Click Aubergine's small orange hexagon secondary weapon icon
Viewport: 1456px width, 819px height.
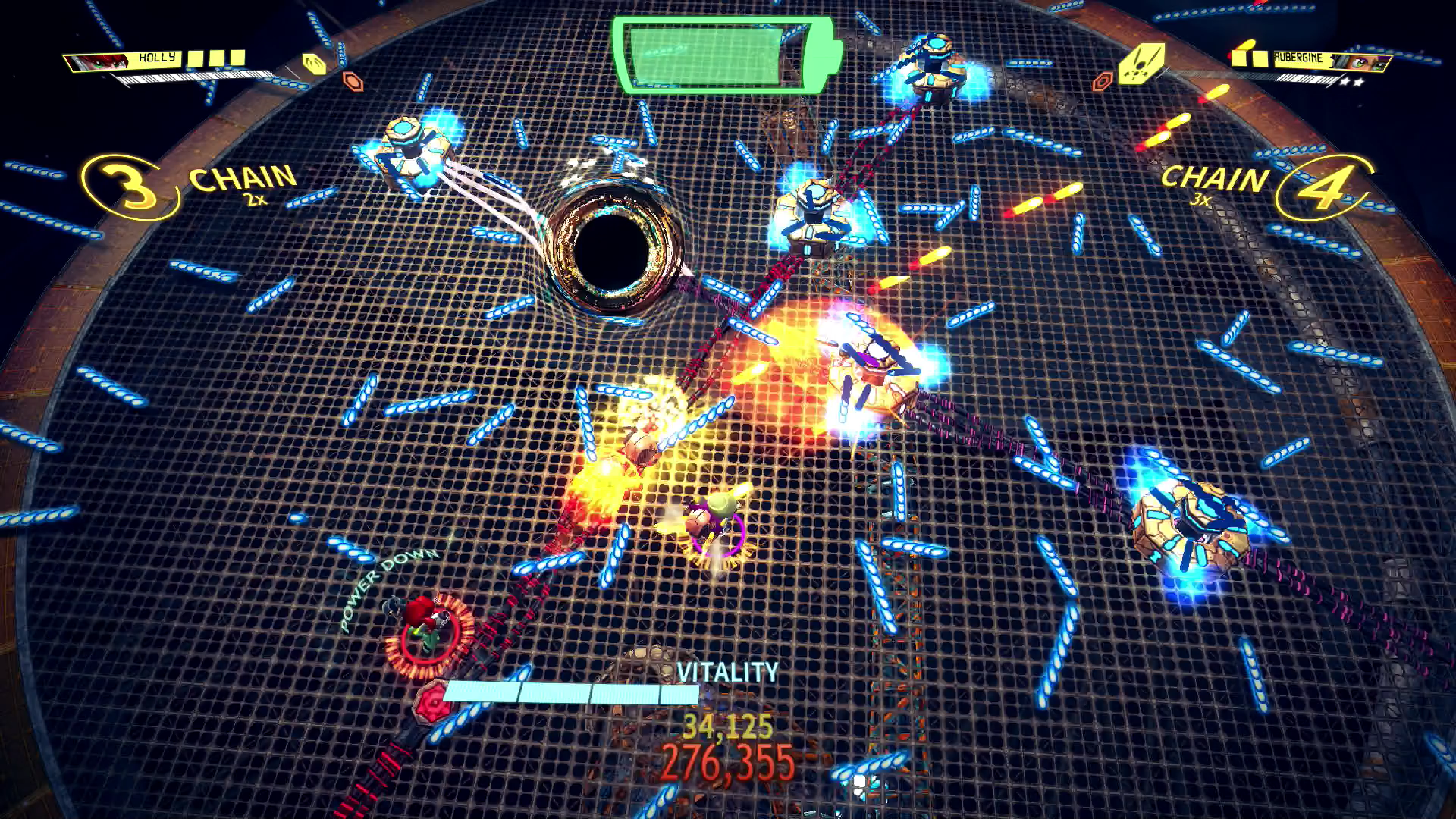[1103, 81]
